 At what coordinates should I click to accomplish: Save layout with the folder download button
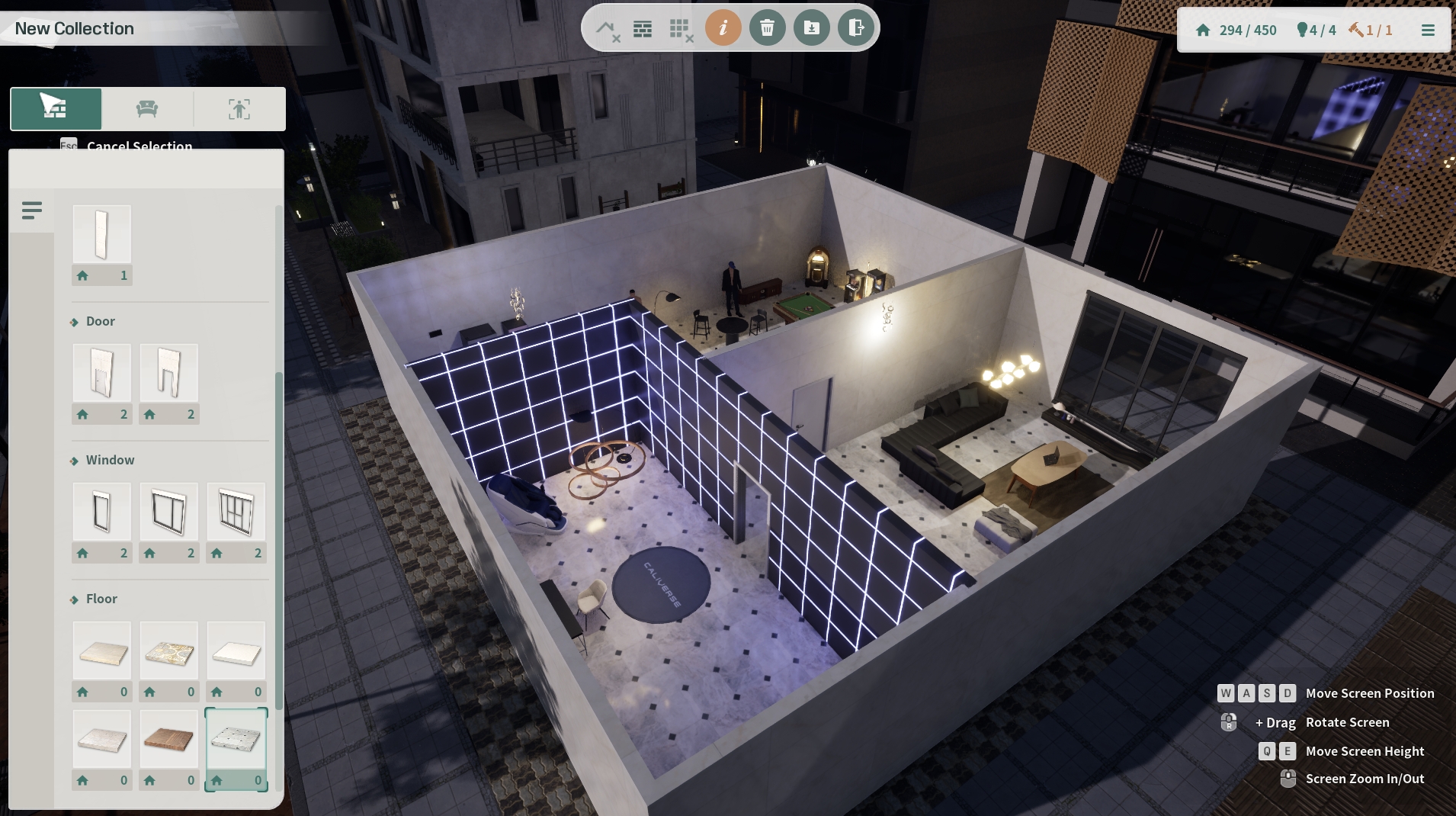(x=811, y=29)
